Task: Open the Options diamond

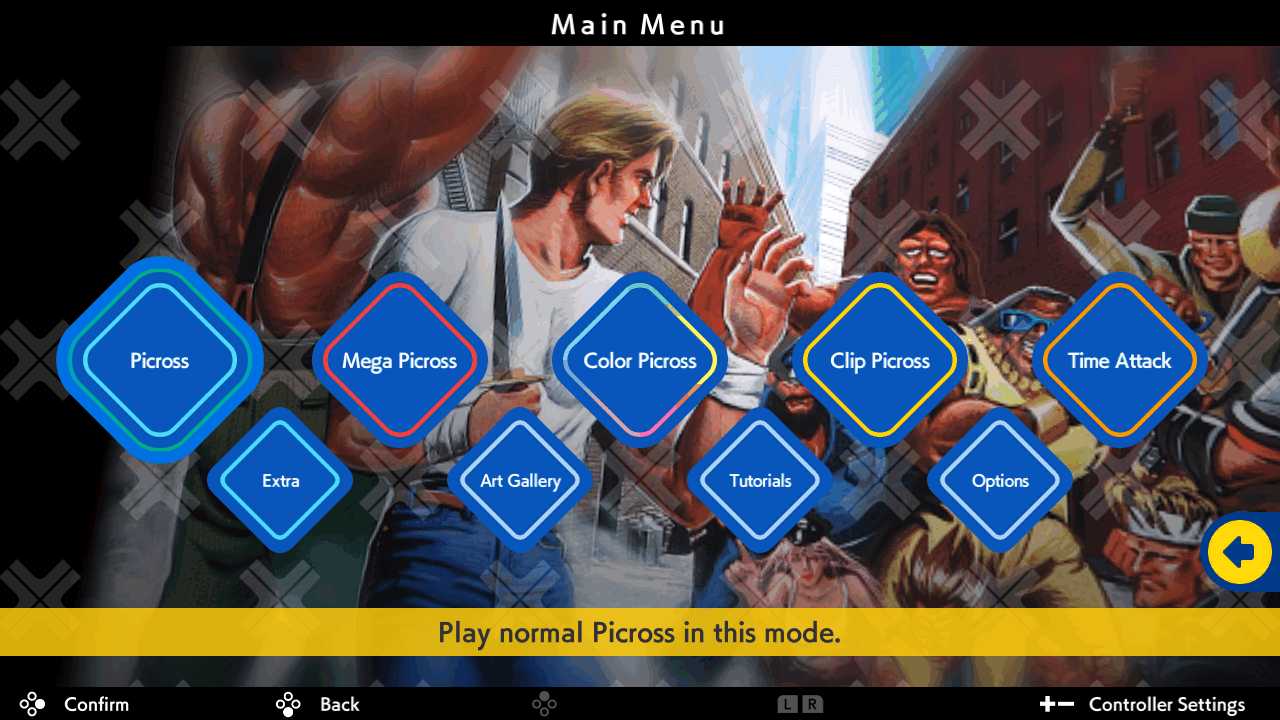Action: (1000, 481)
